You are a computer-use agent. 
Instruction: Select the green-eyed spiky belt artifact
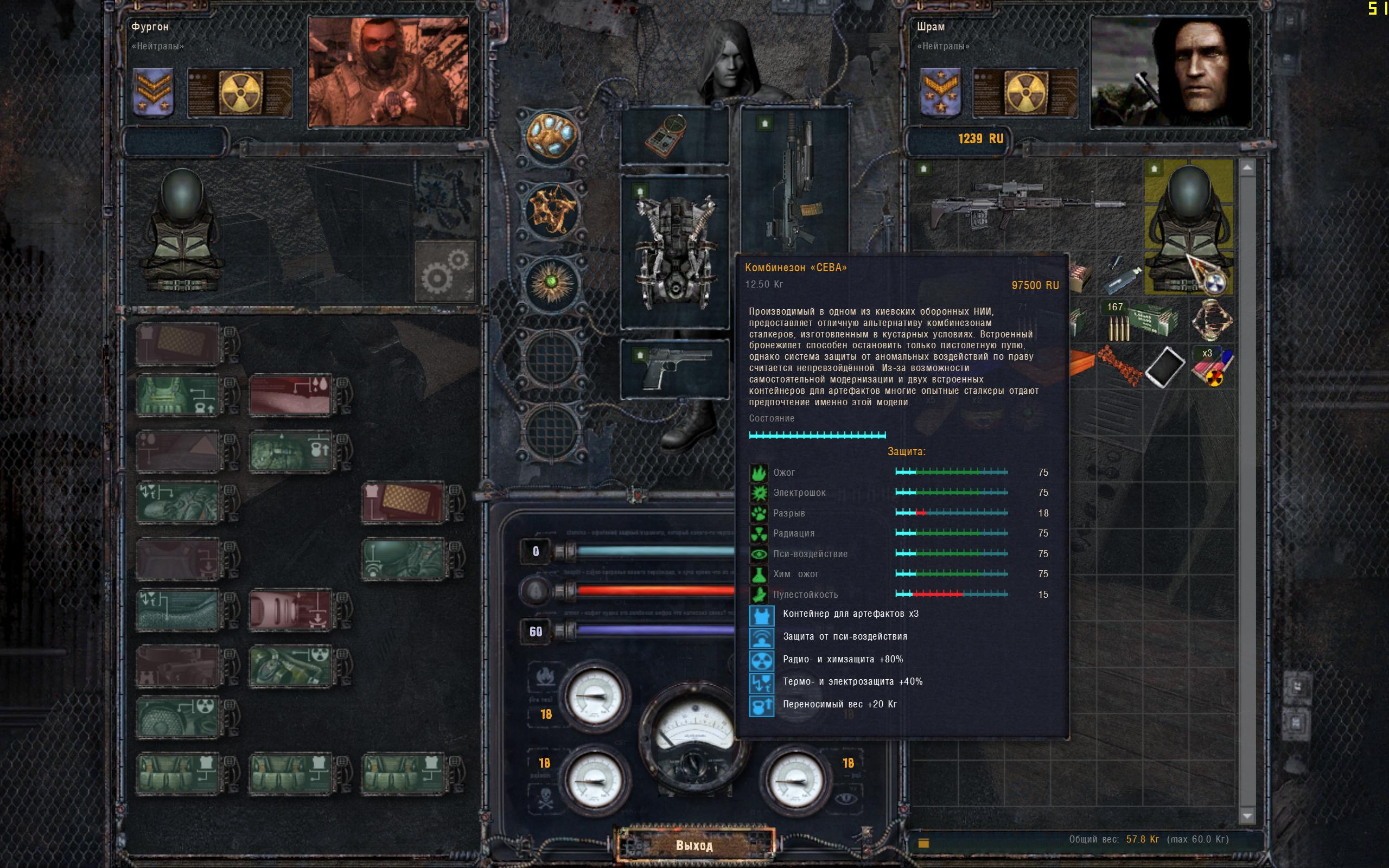click(551, 283)
